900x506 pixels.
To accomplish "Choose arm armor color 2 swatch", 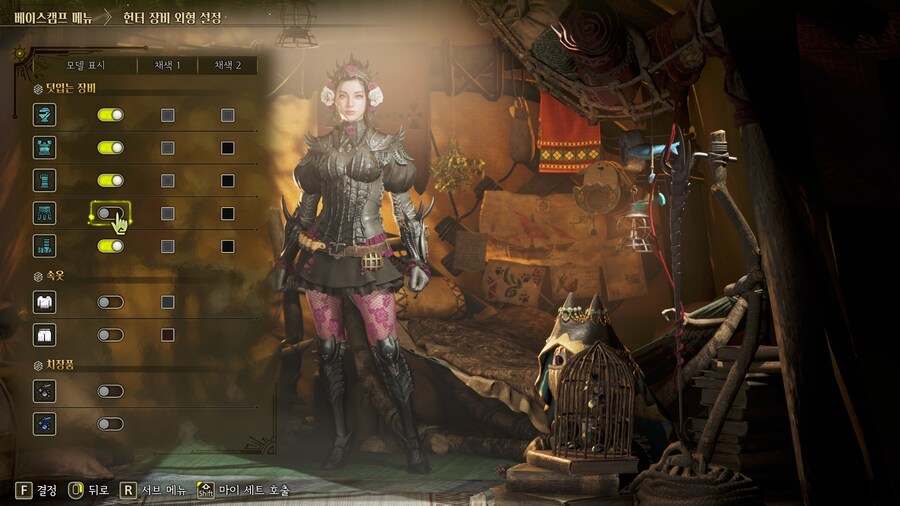I will pos(228,181).
